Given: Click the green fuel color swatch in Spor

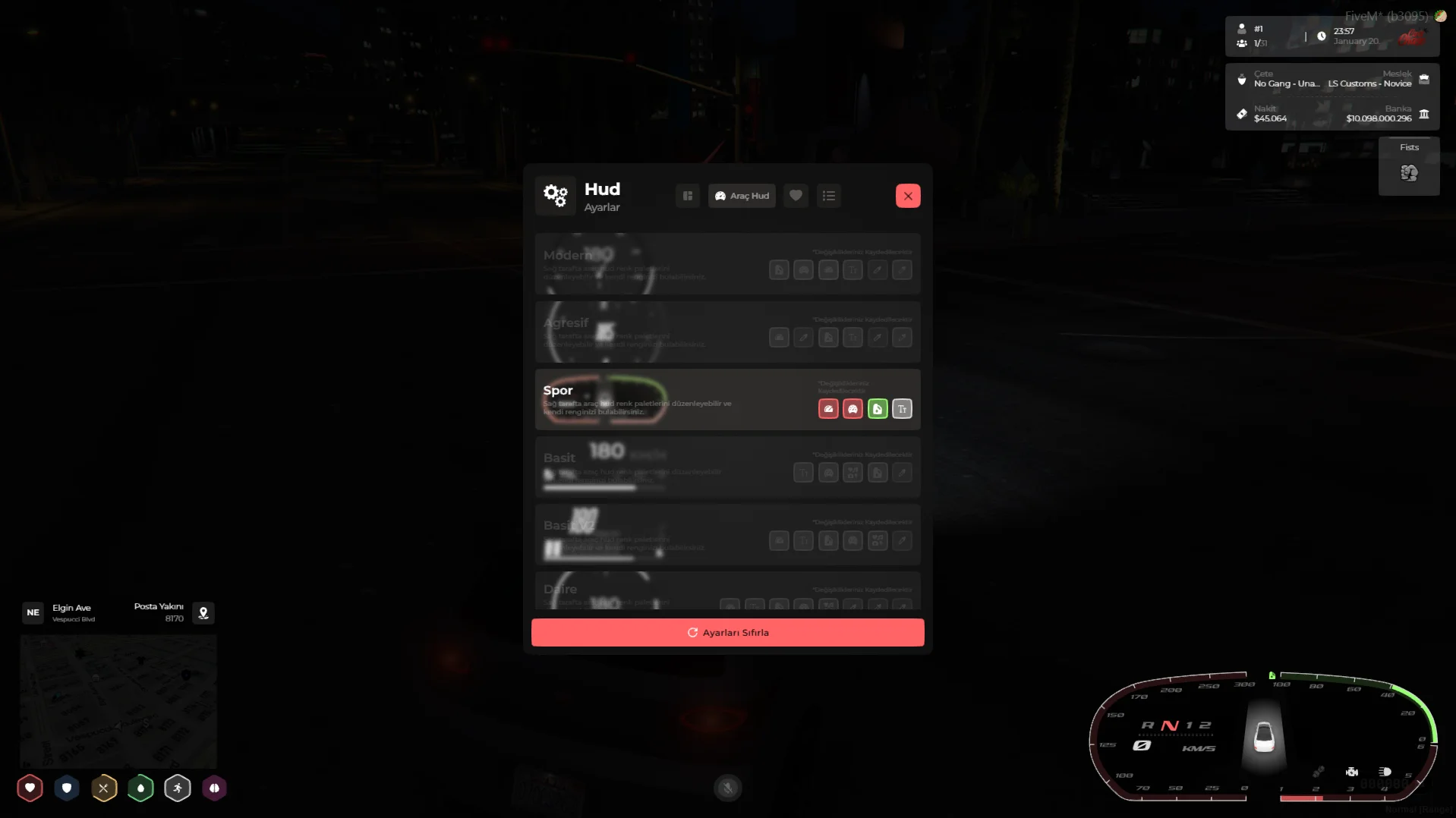Looking at the screenshot, I should pos(878,409).
